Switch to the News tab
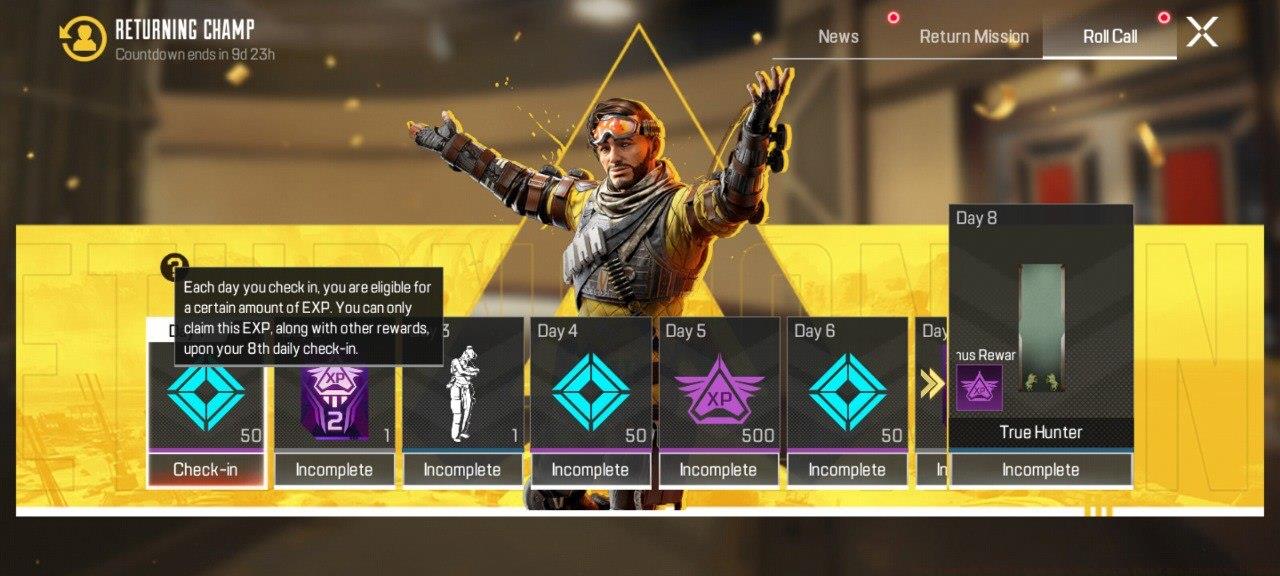 838,37
